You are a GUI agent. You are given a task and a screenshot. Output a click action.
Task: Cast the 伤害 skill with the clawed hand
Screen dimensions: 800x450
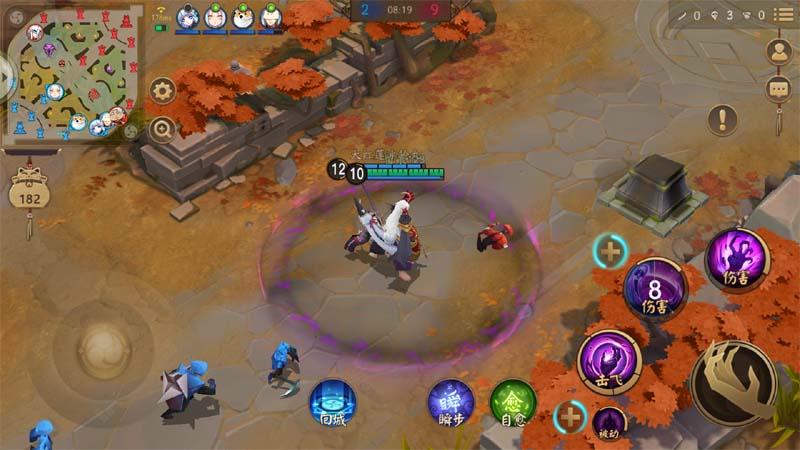(738, 259)
